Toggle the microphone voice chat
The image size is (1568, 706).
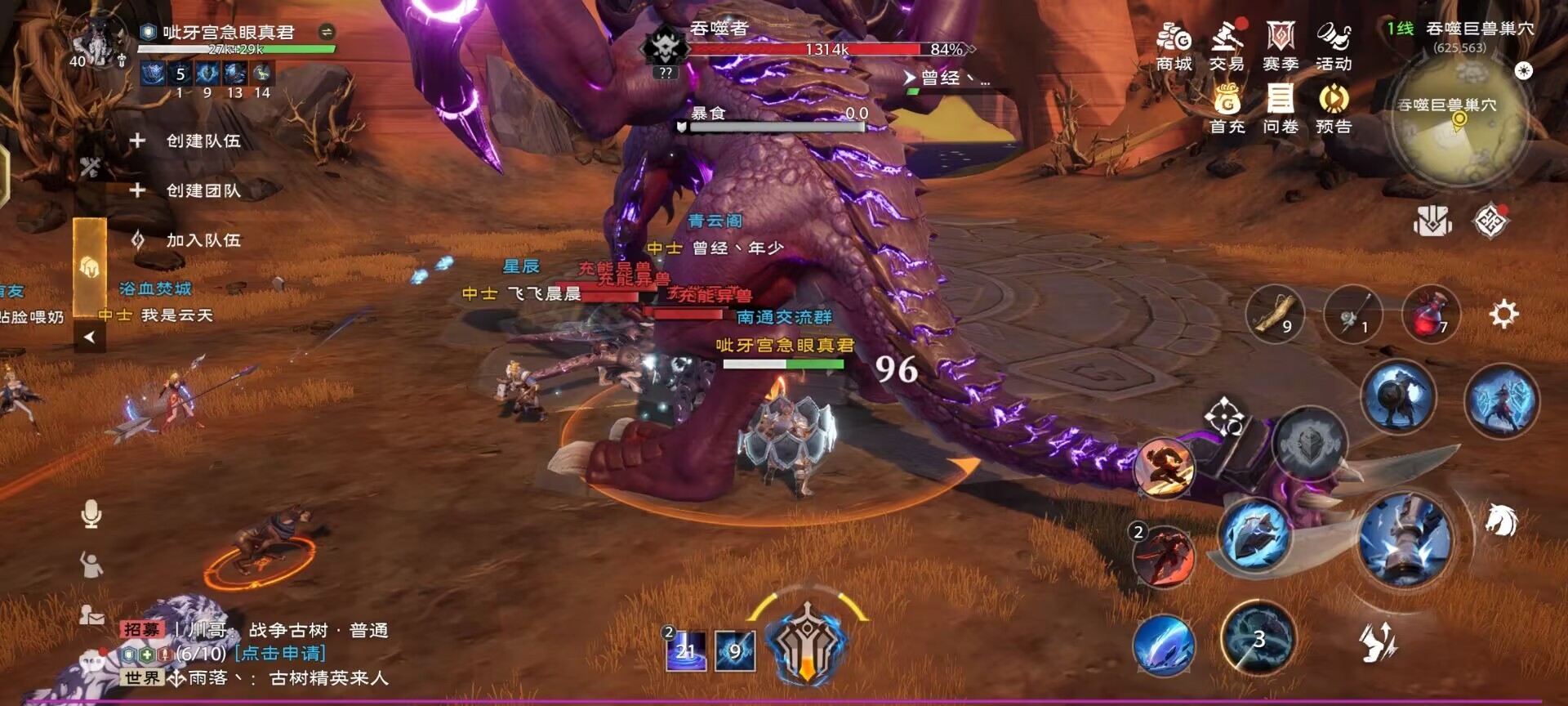[91, 514]
